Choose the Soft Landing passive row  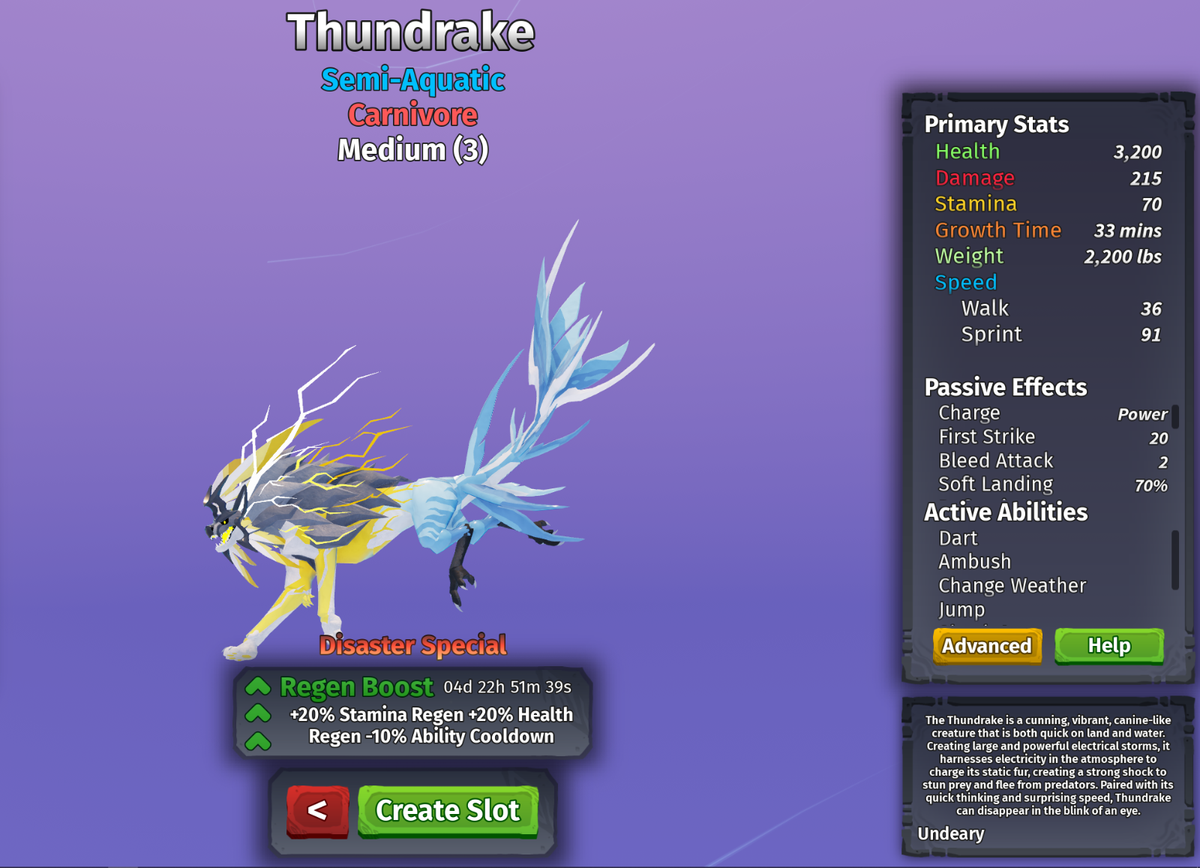pos(996,484)
